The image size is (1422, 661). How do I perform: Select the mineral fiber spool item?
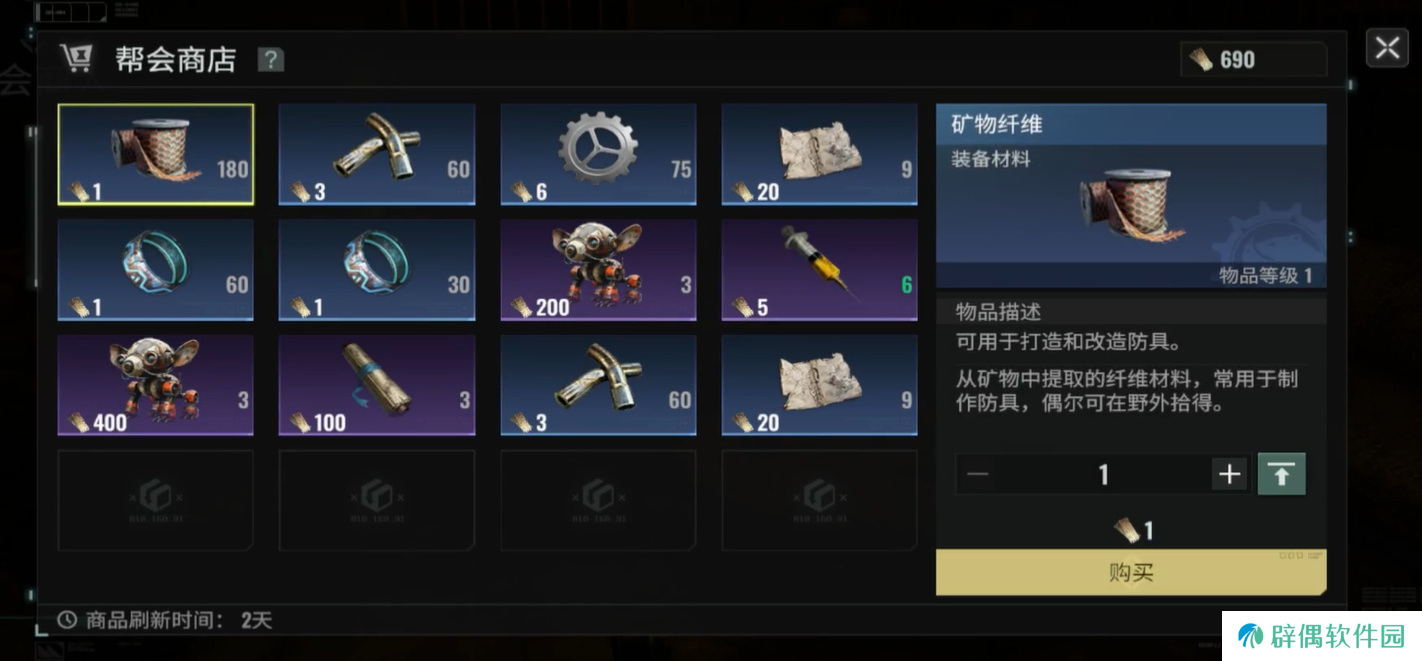[x=155, y=155]
